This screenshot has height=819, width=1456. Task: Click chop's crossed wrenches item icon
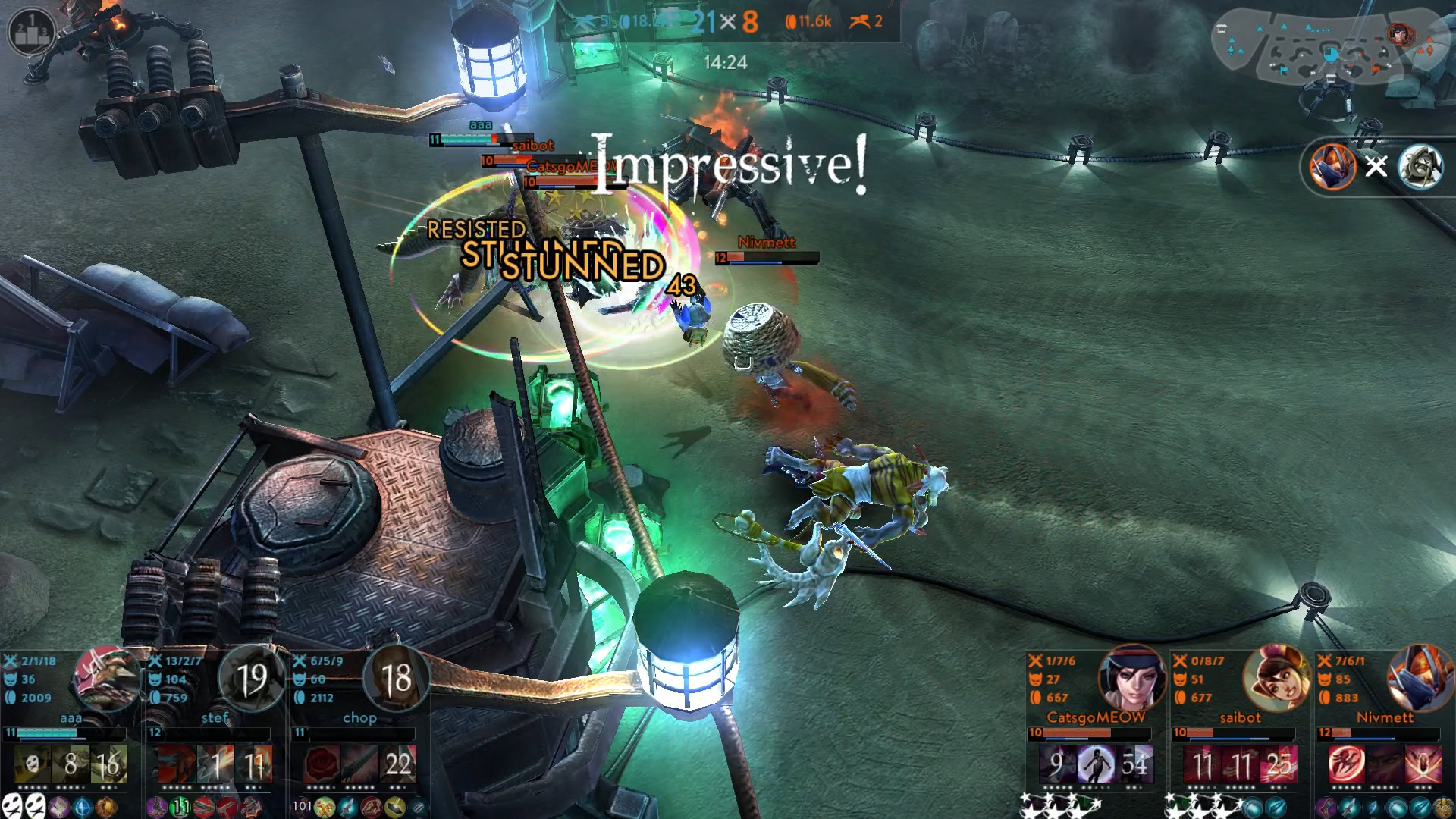pyautogui.click(x=325, y=807)
